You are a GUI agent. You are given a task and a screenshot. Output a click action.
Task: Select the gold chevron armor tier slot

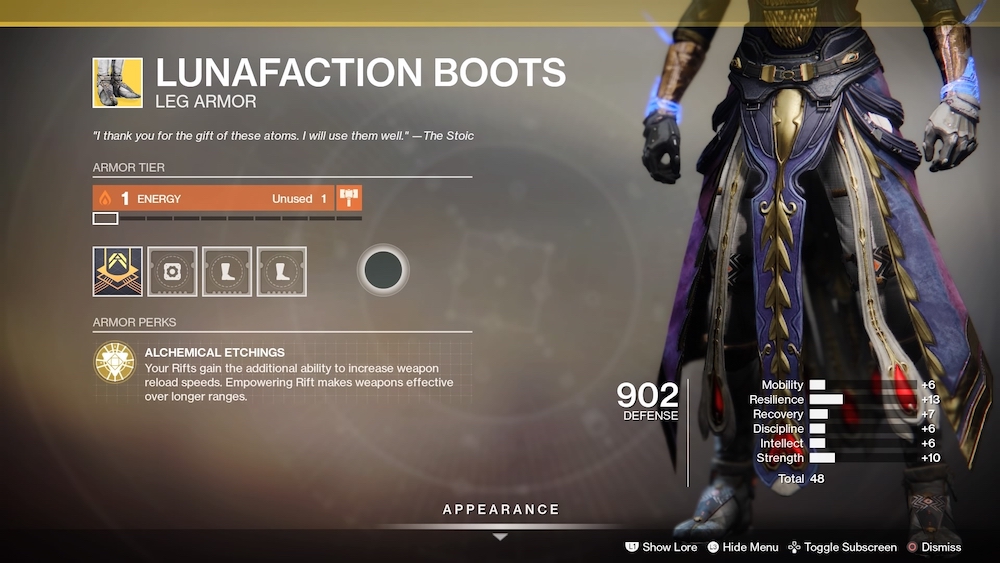[x=118, y=271]
